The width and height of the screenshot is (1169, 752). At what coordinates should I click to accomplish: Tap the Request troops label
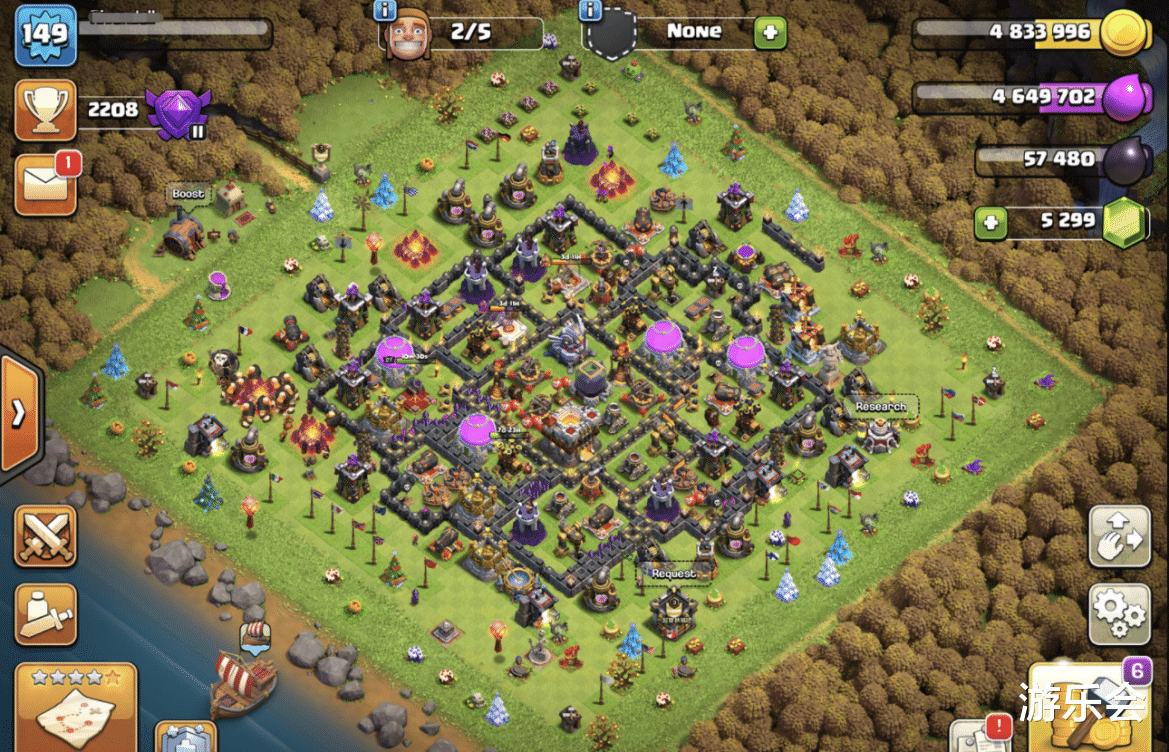pyautogui.click(x=673, y=574)
